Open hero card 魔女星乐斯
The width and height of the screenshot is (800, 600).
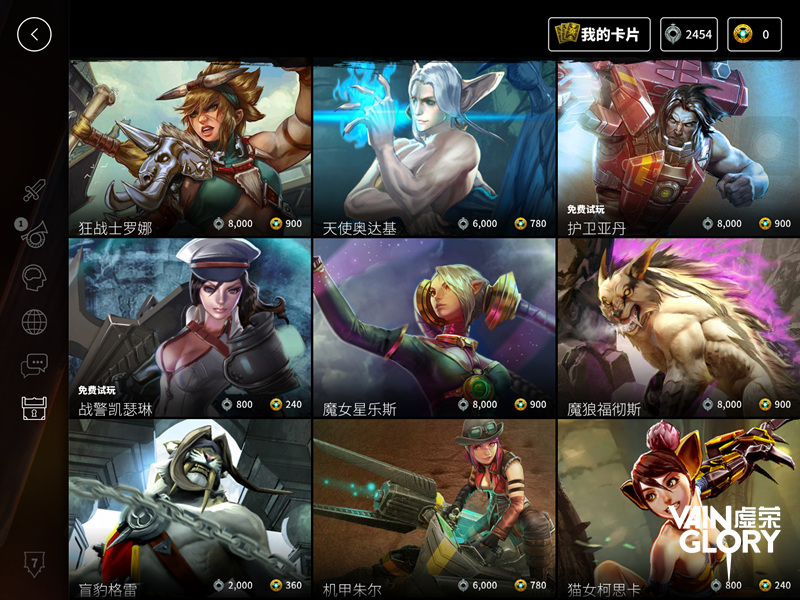pos(433,328)
